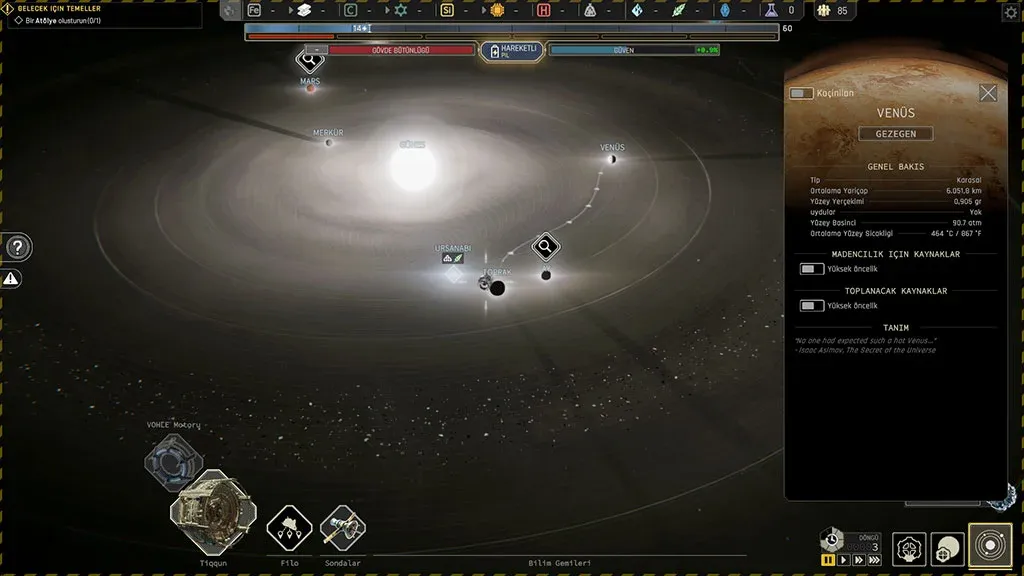Open the warning alerts triangle
Image resolution: width=1024 pixels, height=576 pixels.
[x=12, y=279]
